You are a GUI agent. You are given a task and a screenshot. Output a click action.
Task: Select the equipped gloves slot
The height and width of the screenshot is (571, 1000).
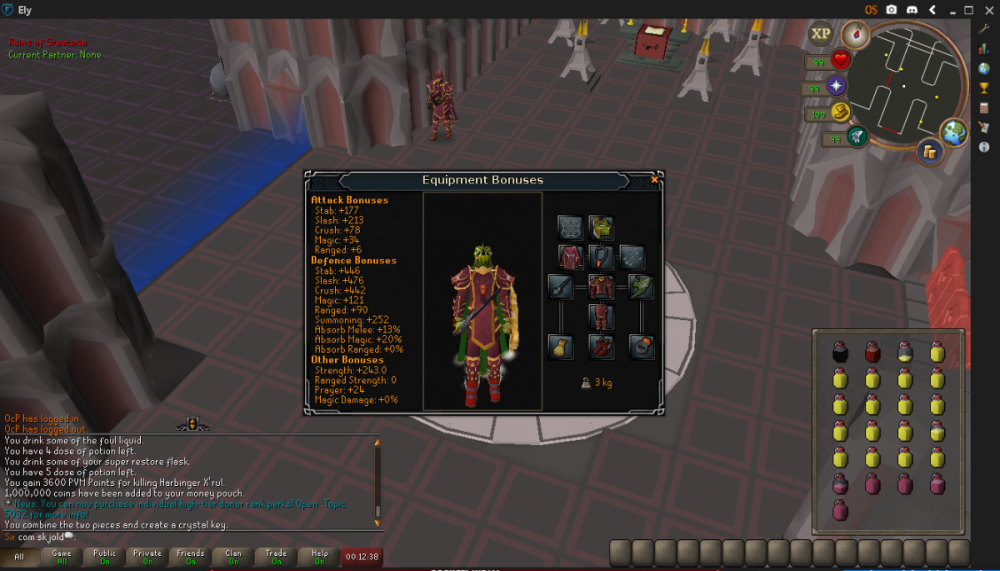pos(560,347)
